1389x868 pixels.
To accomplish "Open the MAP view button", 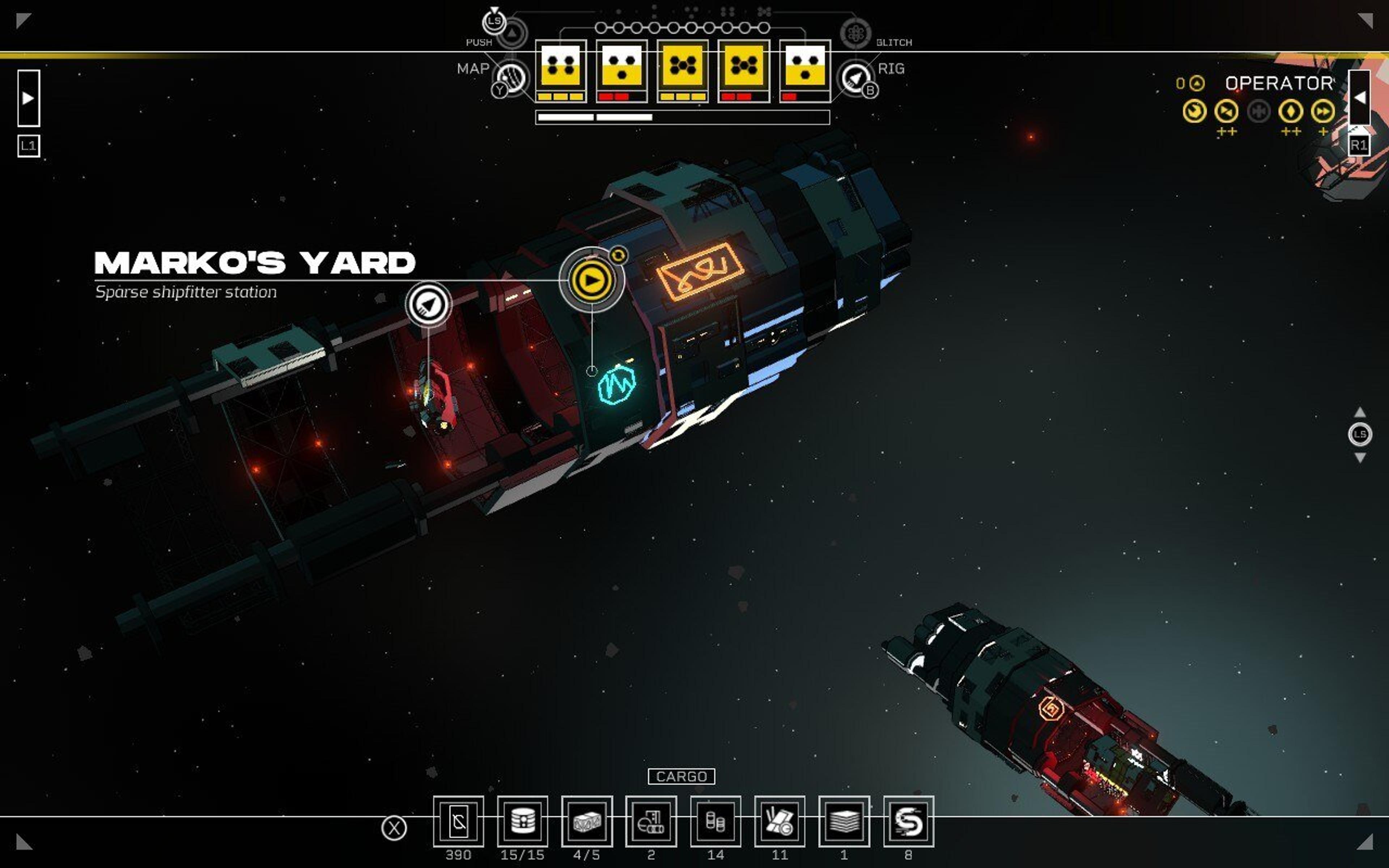I will click(511, 77).
